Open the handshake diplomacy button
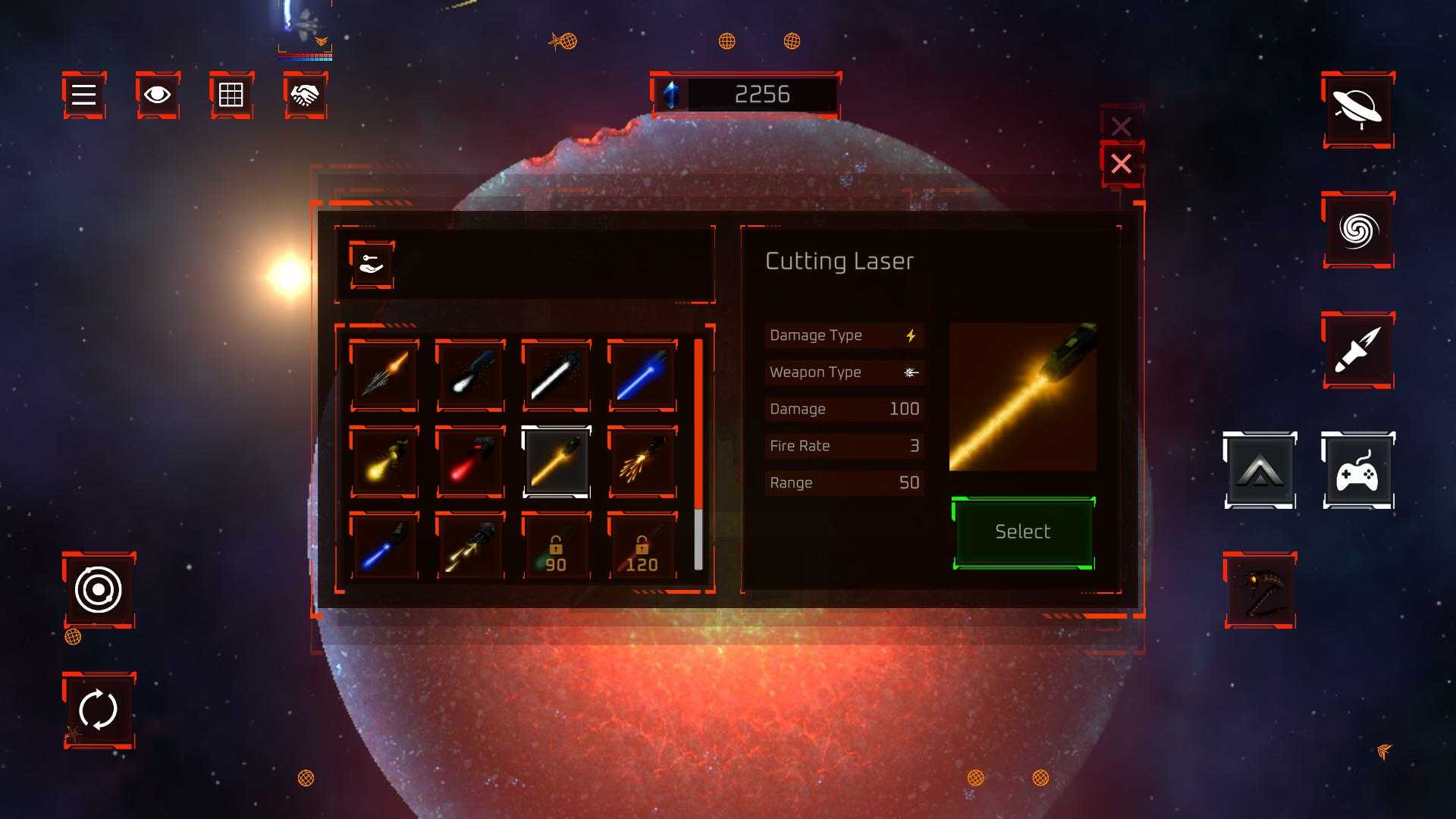1456x819 pixels. pos(306,95)
